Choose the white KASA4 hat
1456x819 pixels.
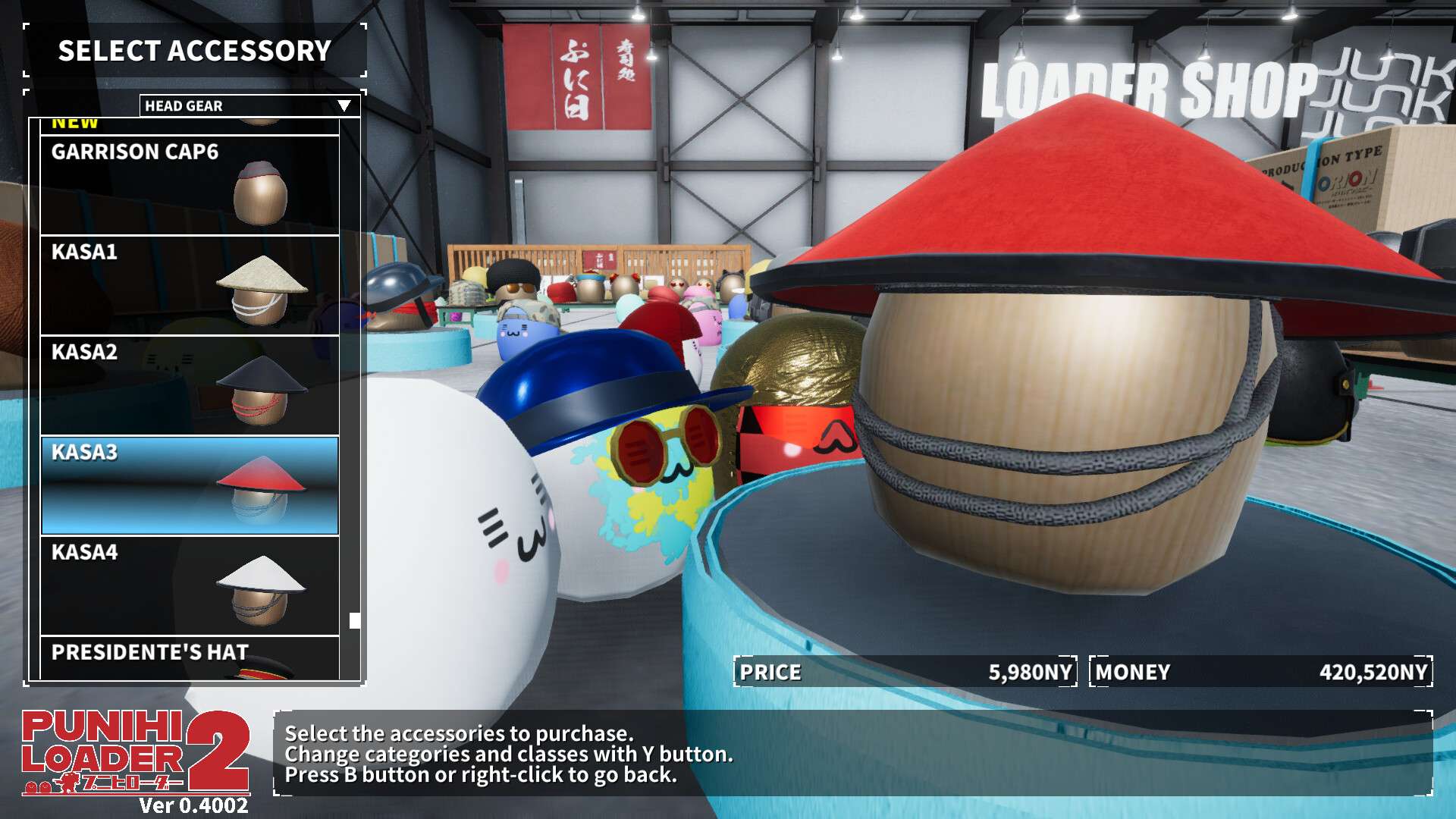coord(190,585)
